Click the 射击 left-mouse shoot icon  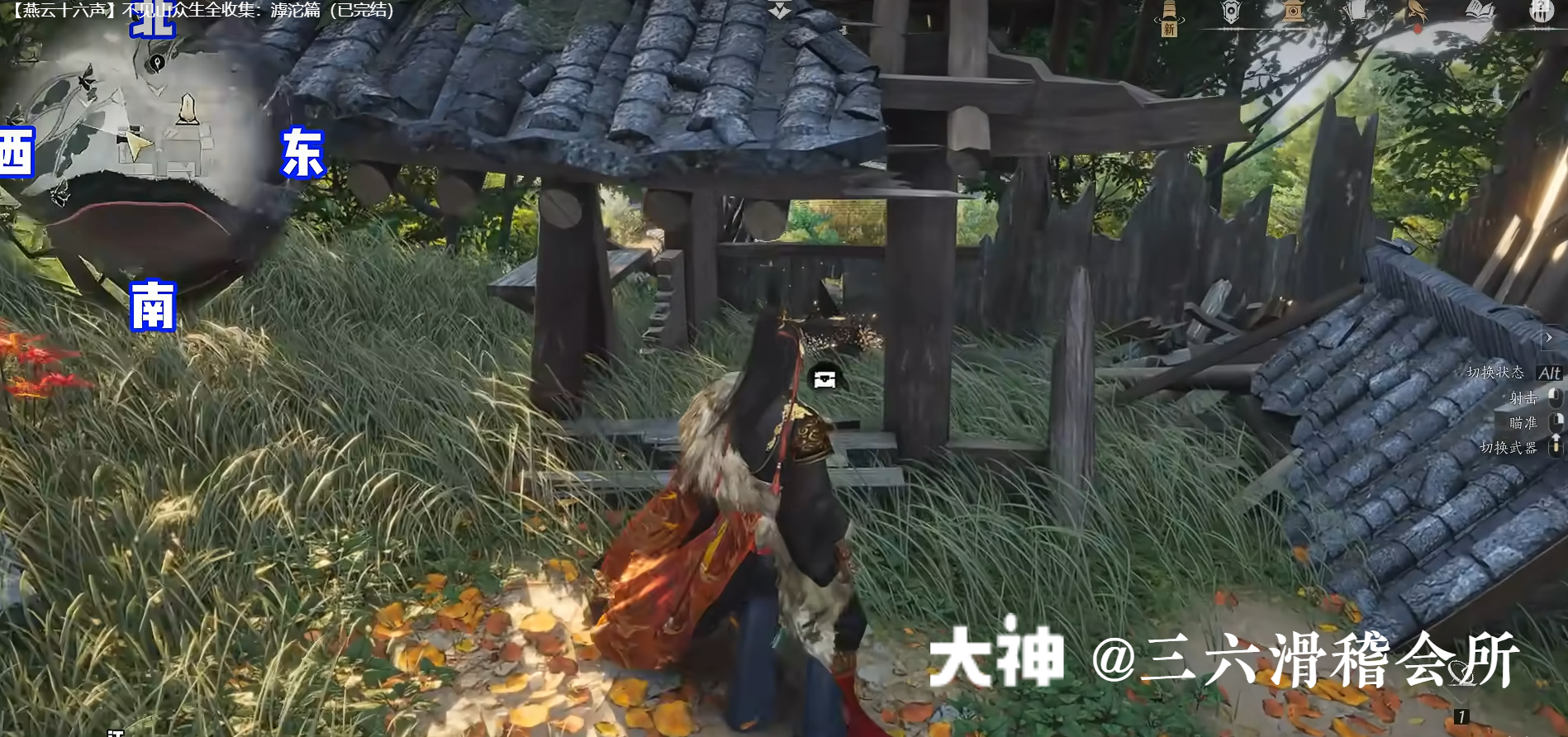click(x=1556, y=397)
